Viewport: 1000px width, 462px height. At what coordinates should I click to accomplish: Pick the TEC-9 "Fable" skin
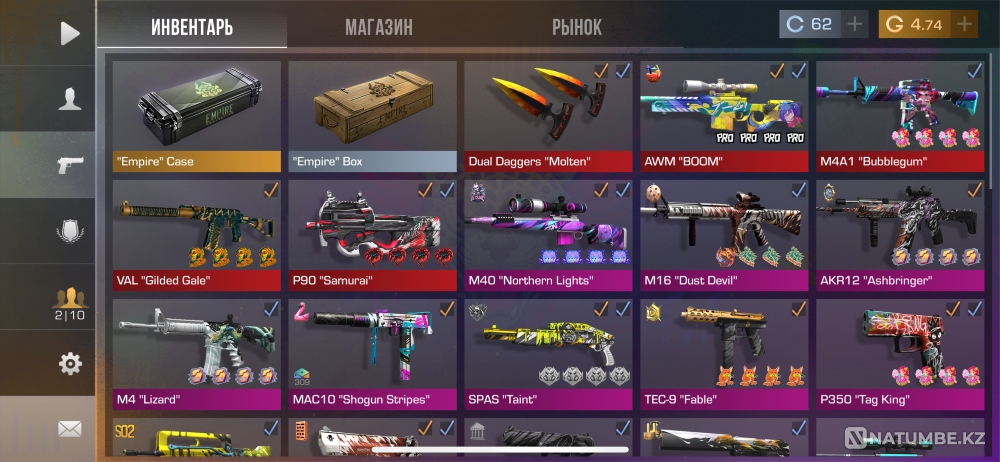[x=724, y=353]
